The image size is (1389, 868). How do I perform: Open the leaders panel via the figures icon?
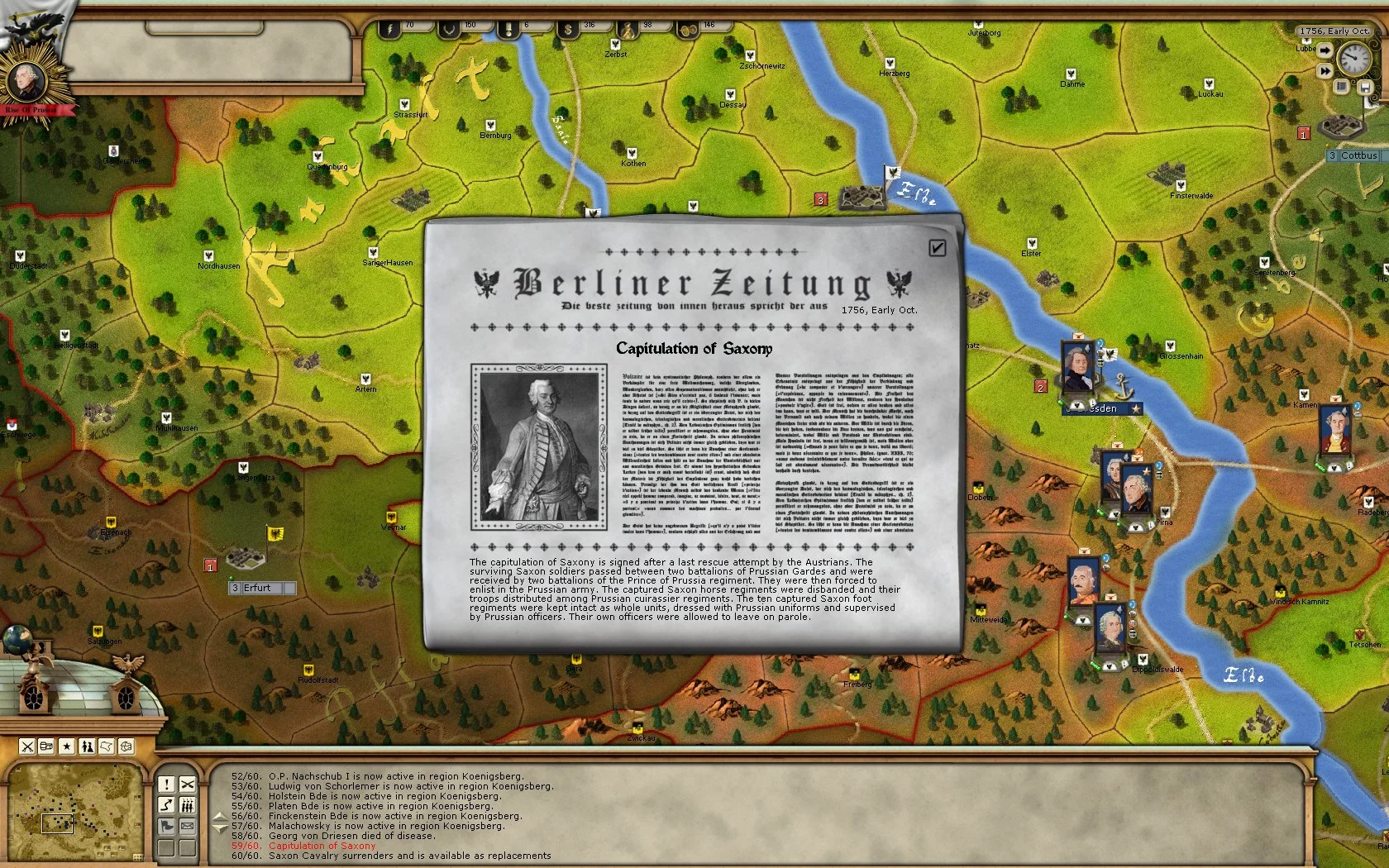pyautogui.click(x=86, y=746)
